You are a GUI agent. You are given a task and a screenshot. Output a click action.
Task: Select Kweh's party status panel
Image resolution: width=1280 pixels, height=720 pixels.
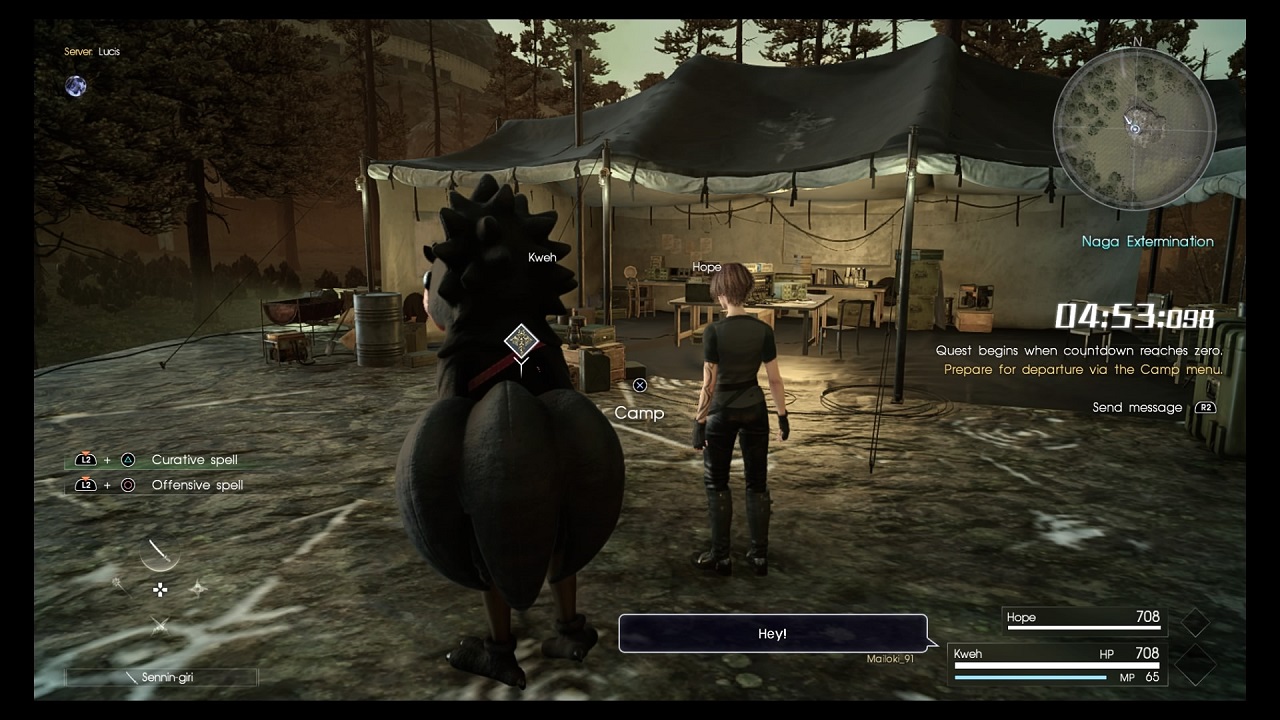1056,665
